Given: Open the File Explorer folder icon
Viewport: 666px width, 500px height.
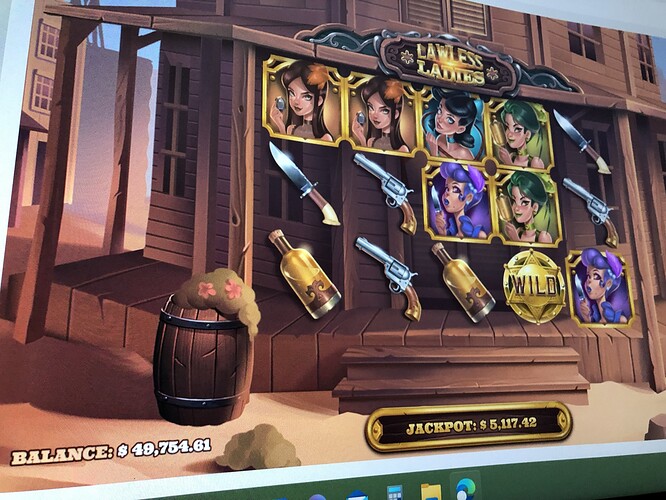Looking at the screenshot, I should click(432, 490).
